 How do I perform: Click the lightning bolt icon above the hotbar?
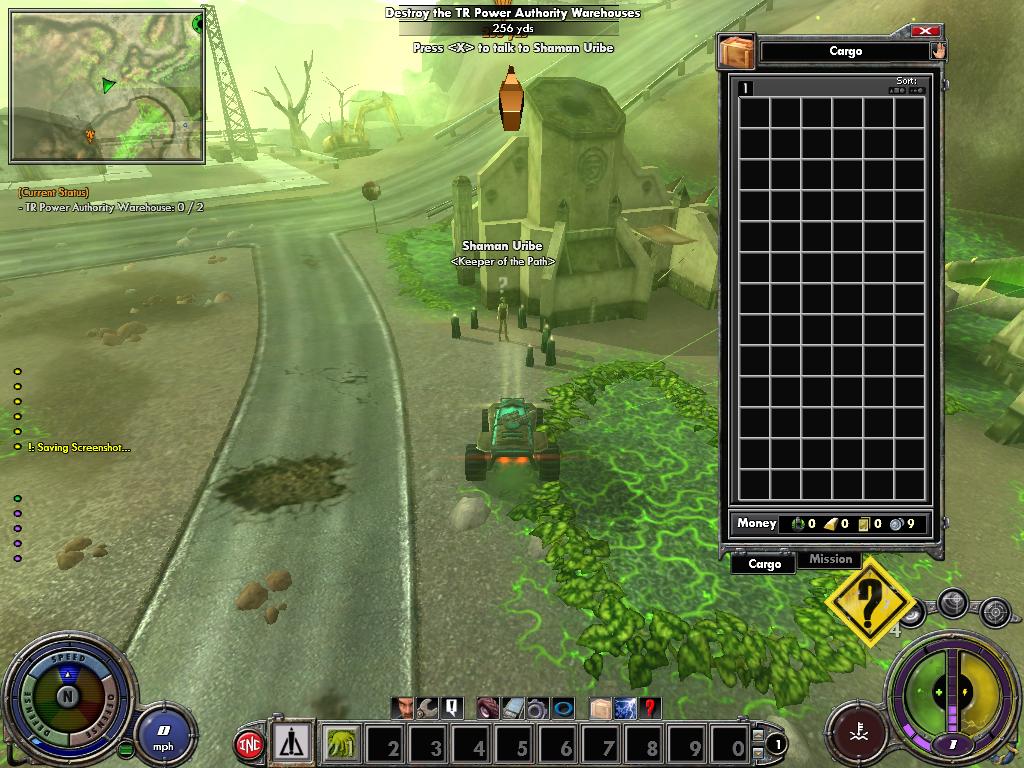click(x=625, y=708)
